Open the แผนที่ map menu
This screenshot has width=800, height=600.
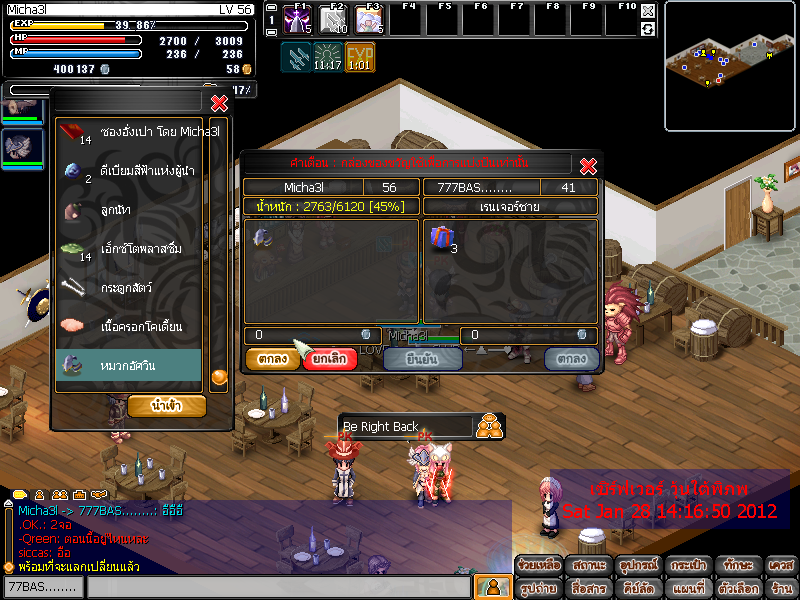pos(689,588)
